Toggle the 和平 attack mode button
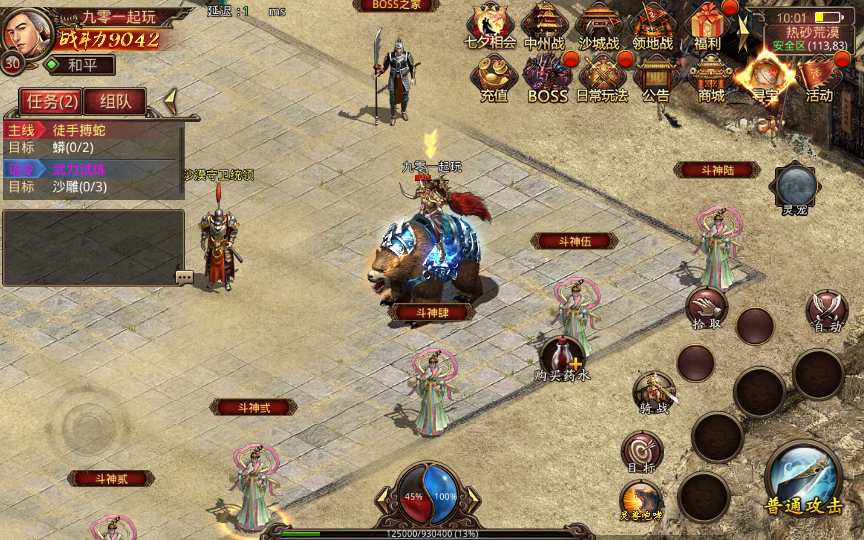This screenshot has height=540, width=864. (78, 65)
